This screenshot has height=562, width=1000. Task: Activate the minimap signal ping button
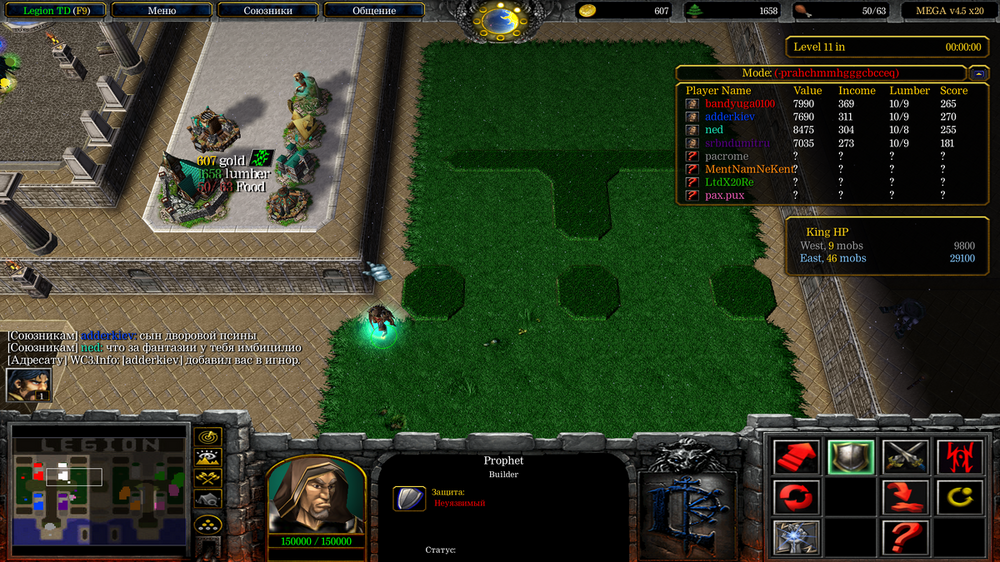click(x=208, y=437)
